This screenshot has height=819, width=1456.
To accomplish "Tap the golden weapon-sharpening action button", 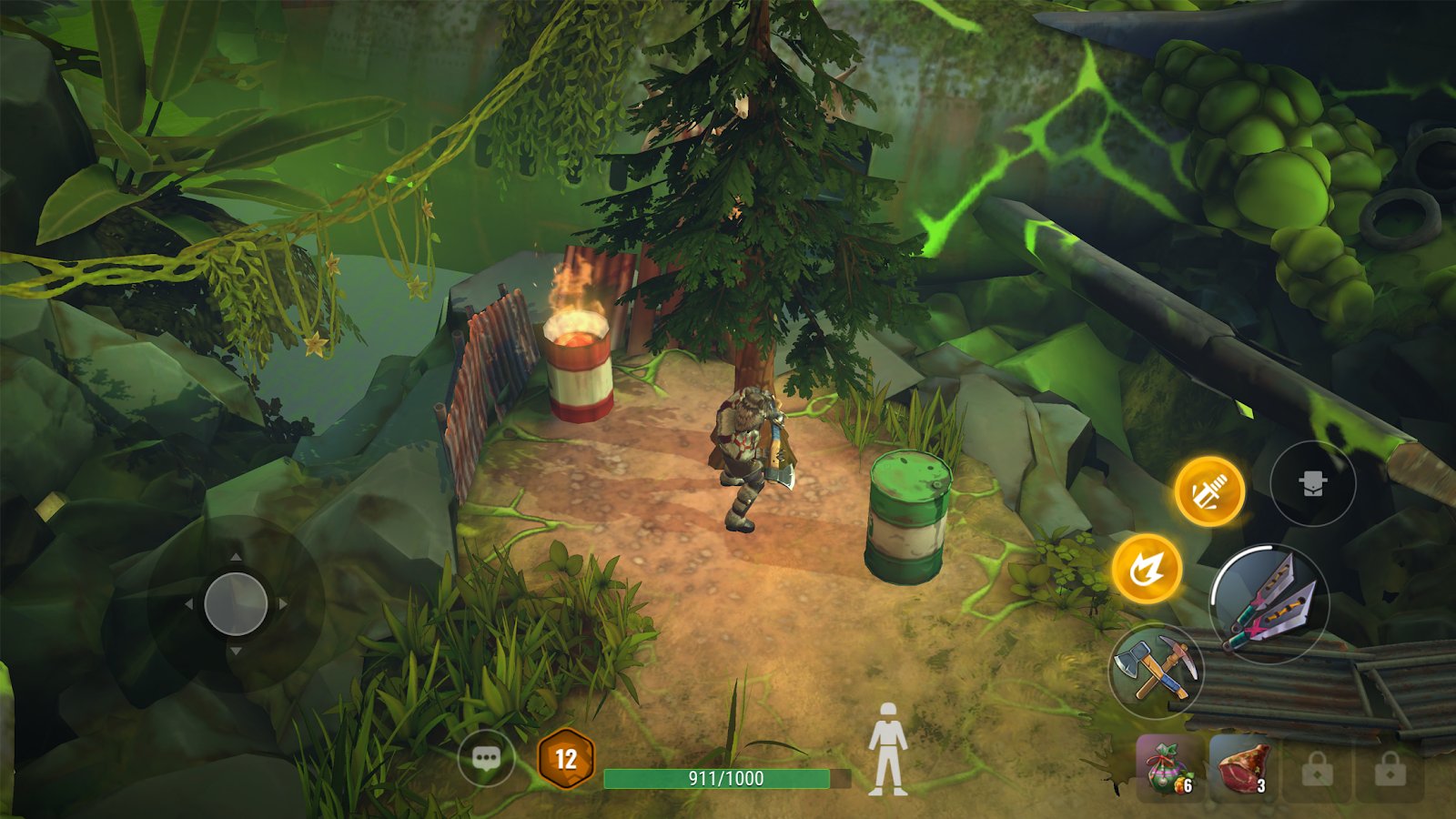I will coord(1212,487).
